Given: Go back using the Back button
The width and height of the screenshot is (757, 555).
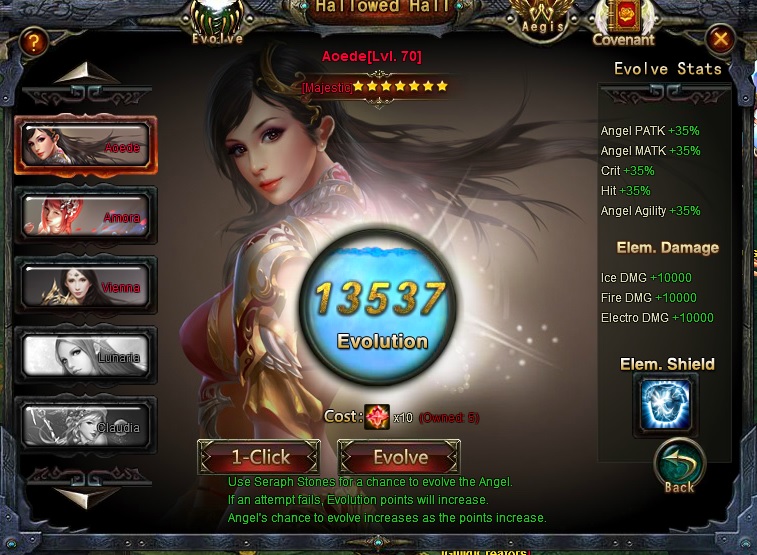Looking at the screenshot, I should pyautogui.click(x=680, y=468).
